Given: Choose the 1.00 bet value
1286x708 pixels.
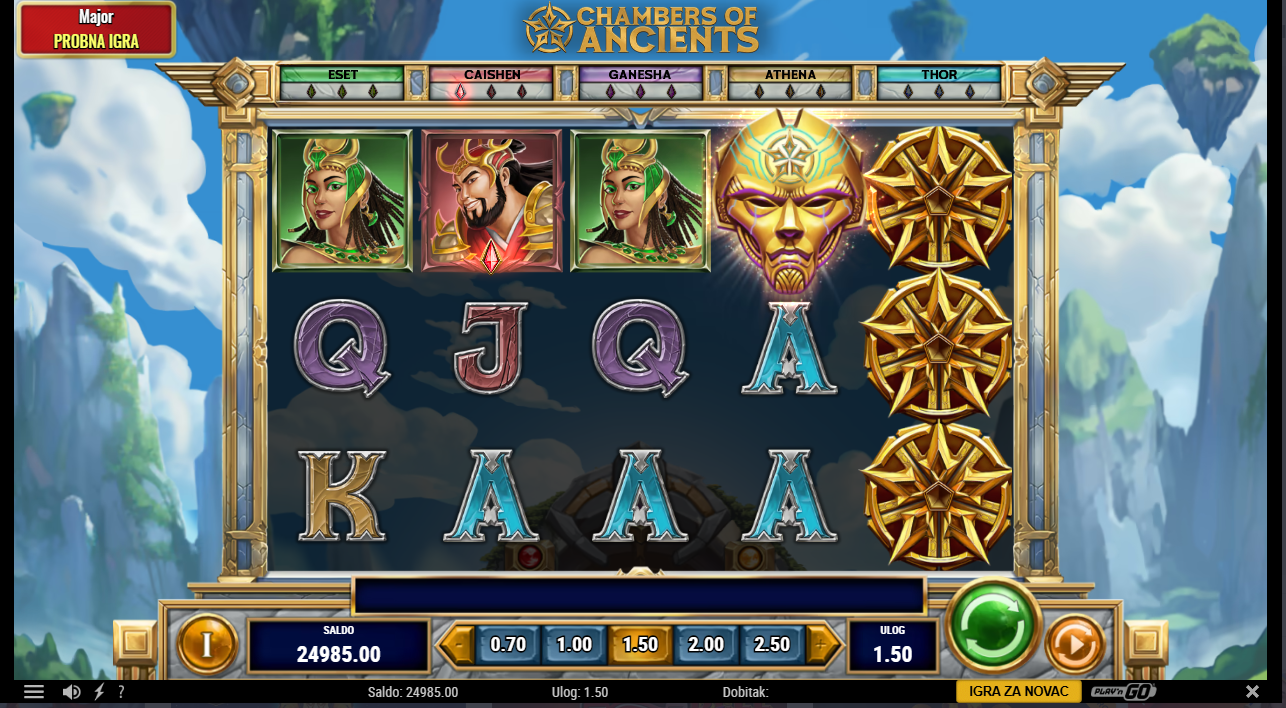Looking at the screenshot, I should (x=574, y=645).
